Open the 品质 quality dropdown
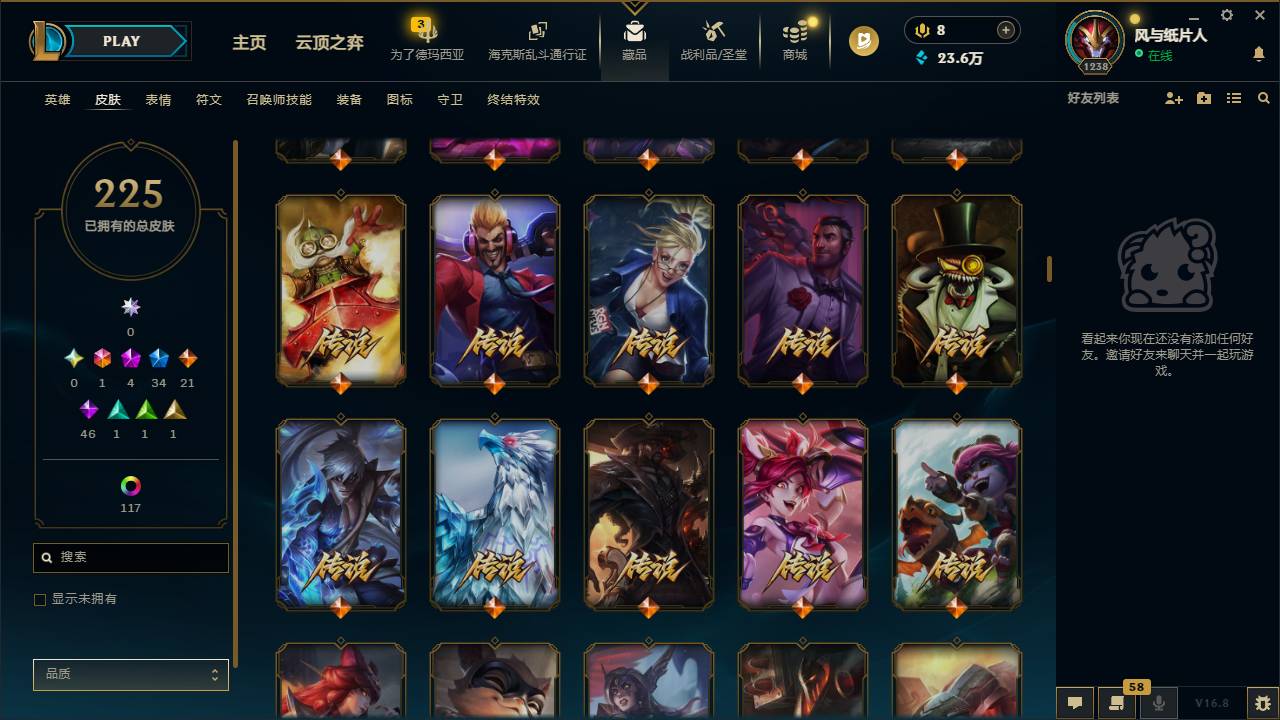1280x720 pixels. click(130, 674)
